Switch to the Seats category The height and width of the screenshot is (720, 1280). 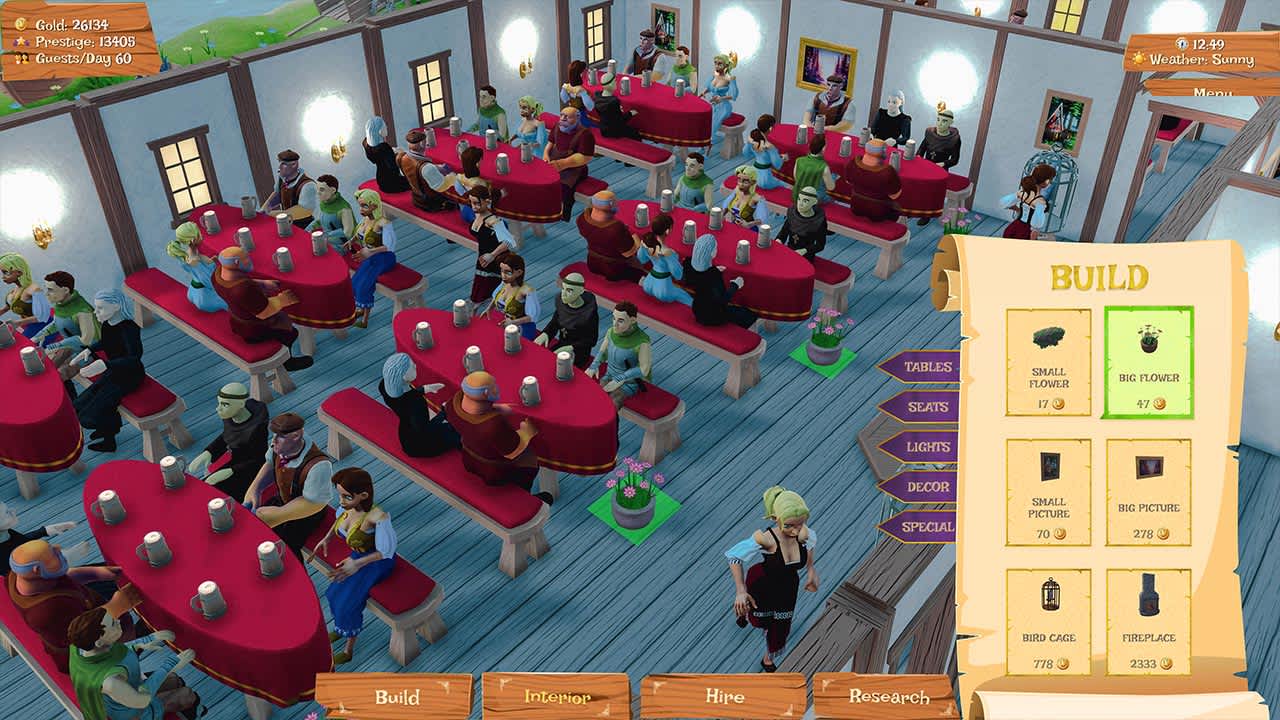pyautogui.click(x=928, y=405)
